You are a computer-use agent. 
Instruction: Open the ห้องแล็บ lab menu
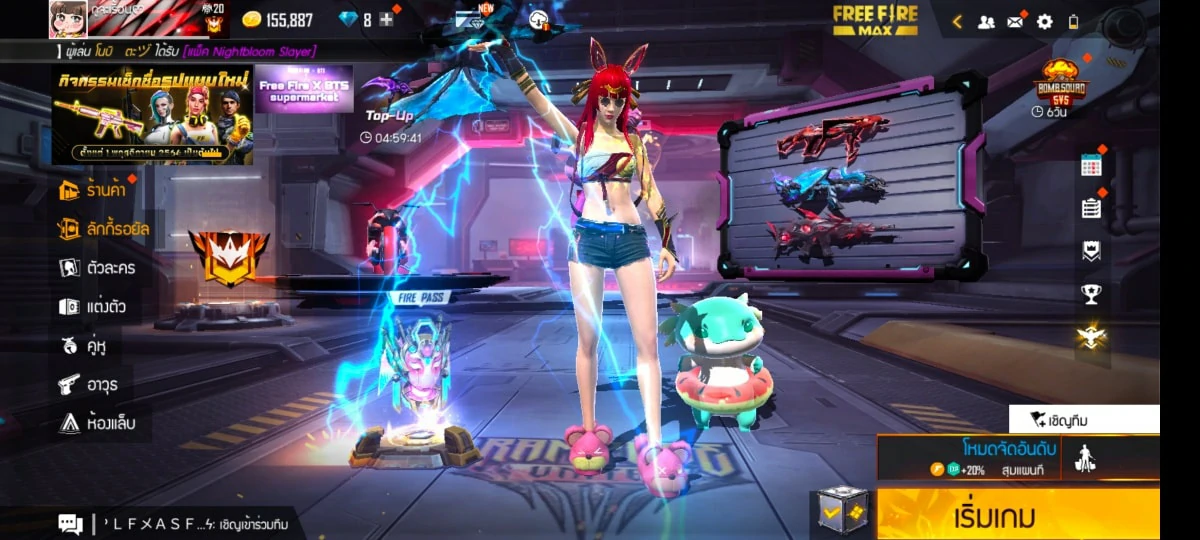tap(97, 423)
